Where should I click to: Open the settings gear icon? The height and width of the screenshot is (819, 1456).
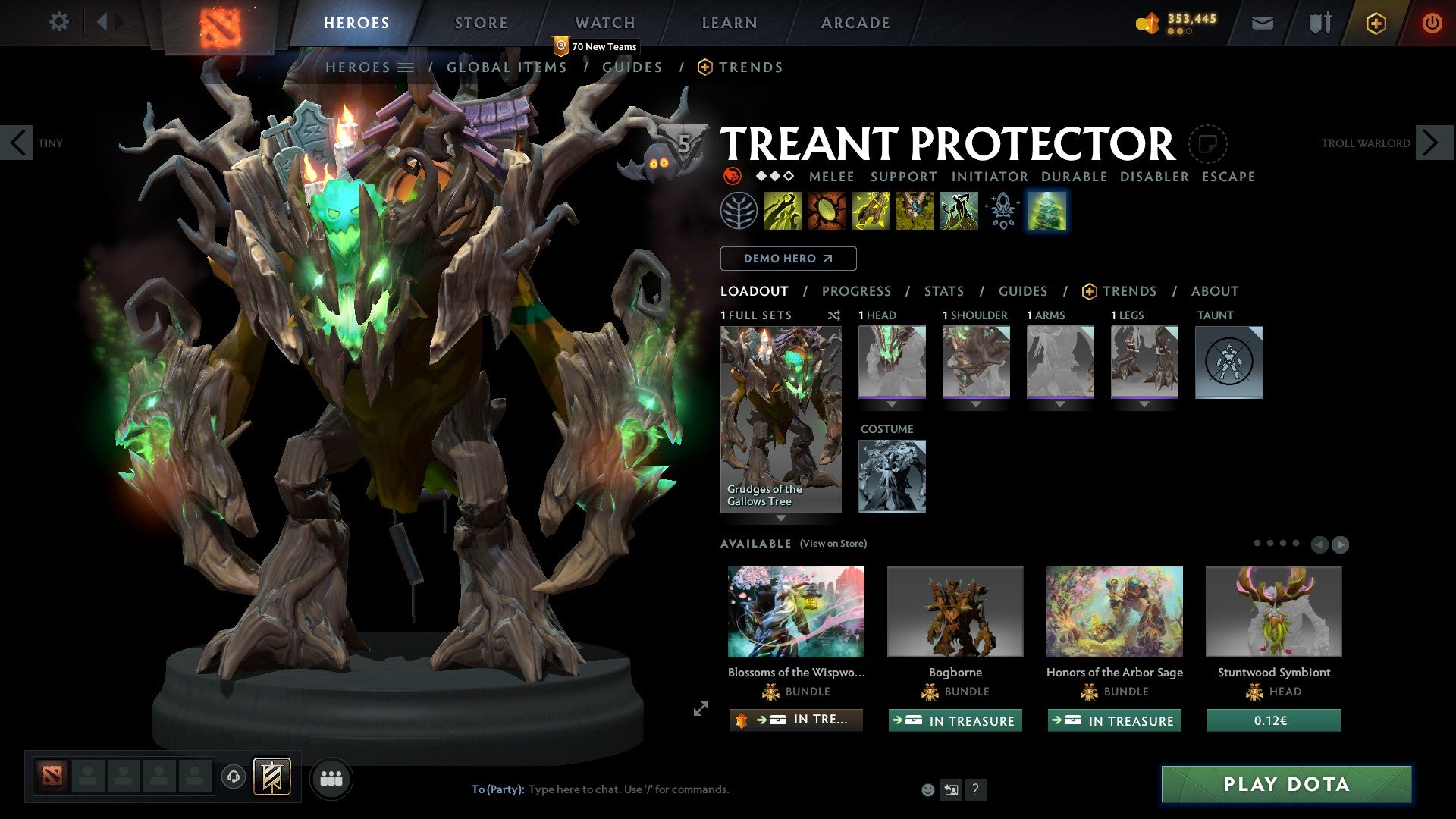tap(58, 22)
